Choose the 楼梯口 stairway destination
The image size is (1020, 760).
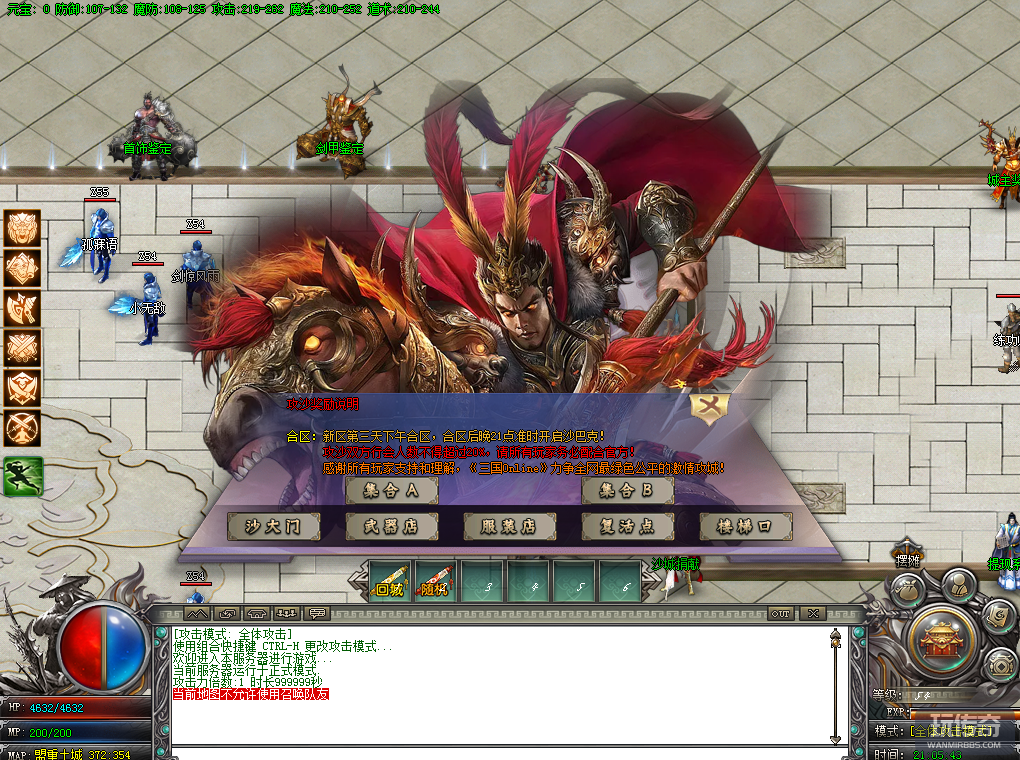pyautogui.click(x=745, y=527)
